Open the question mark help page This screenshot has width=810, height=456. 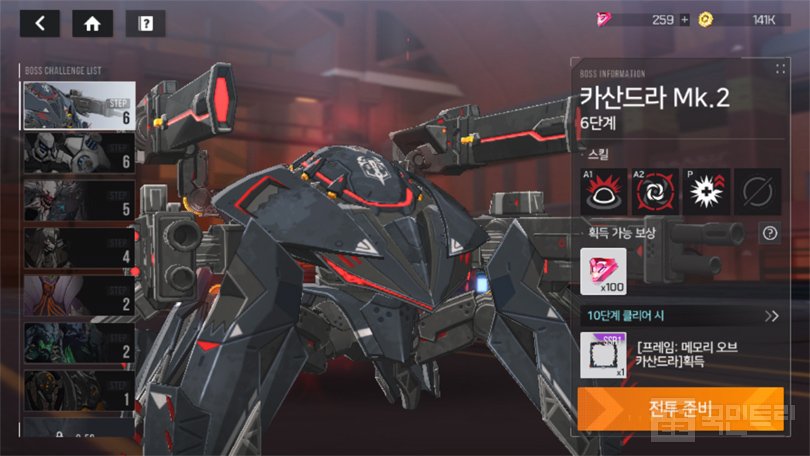(145, 24)
